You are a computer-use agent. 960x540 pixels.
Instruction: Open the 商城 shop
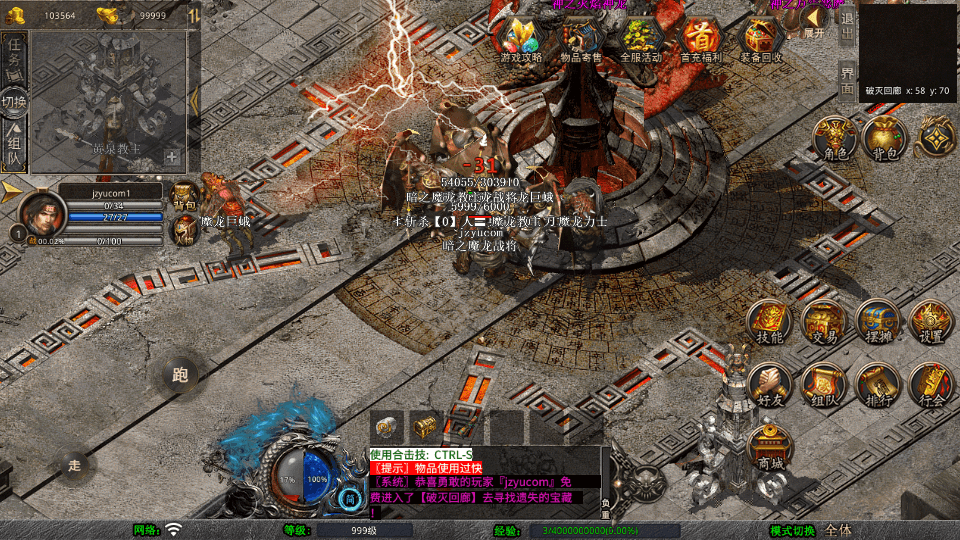(x=769, y=446)
